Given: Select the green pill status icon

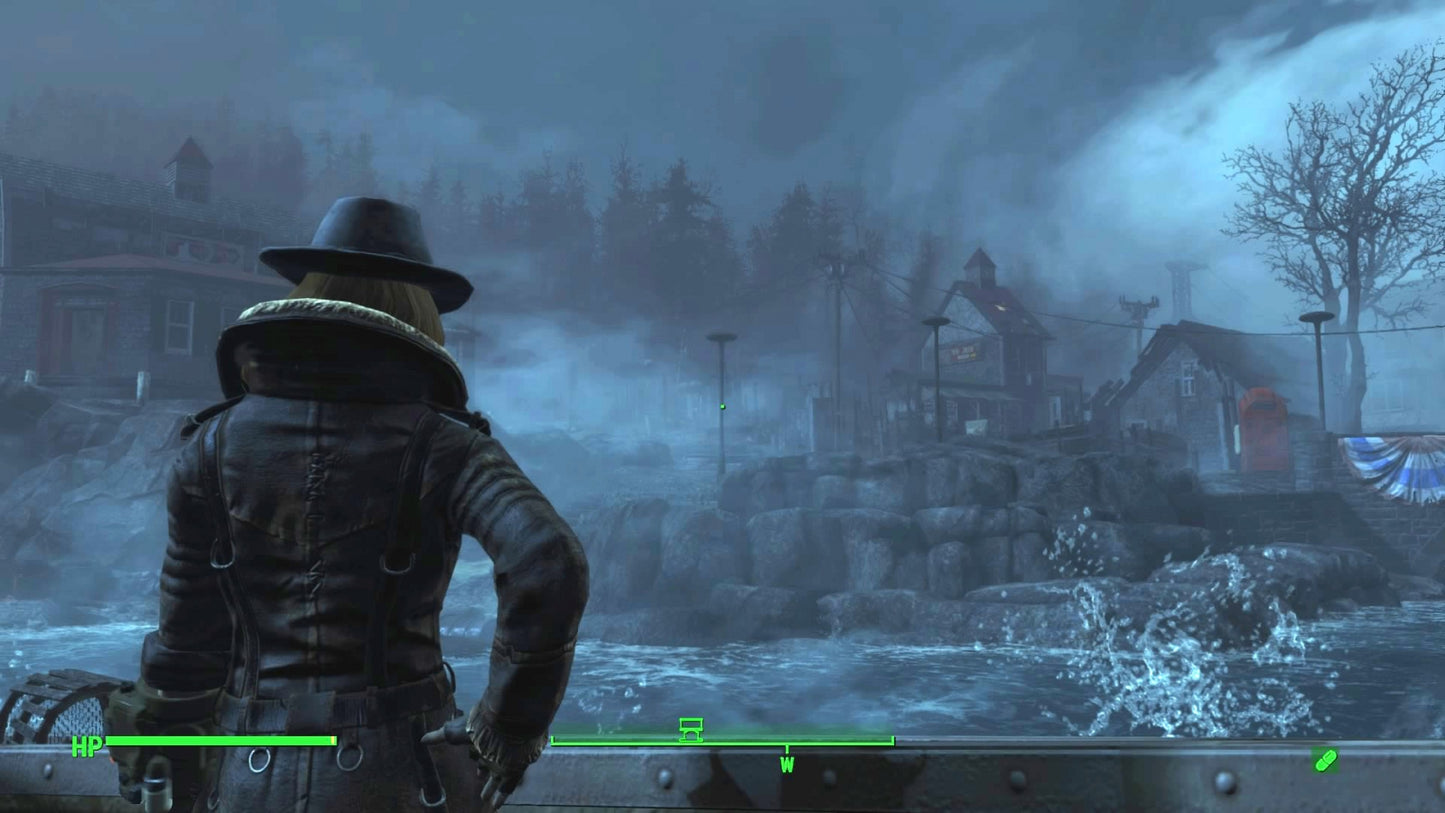Looking at the screenshot, I should click(1325, 761).
